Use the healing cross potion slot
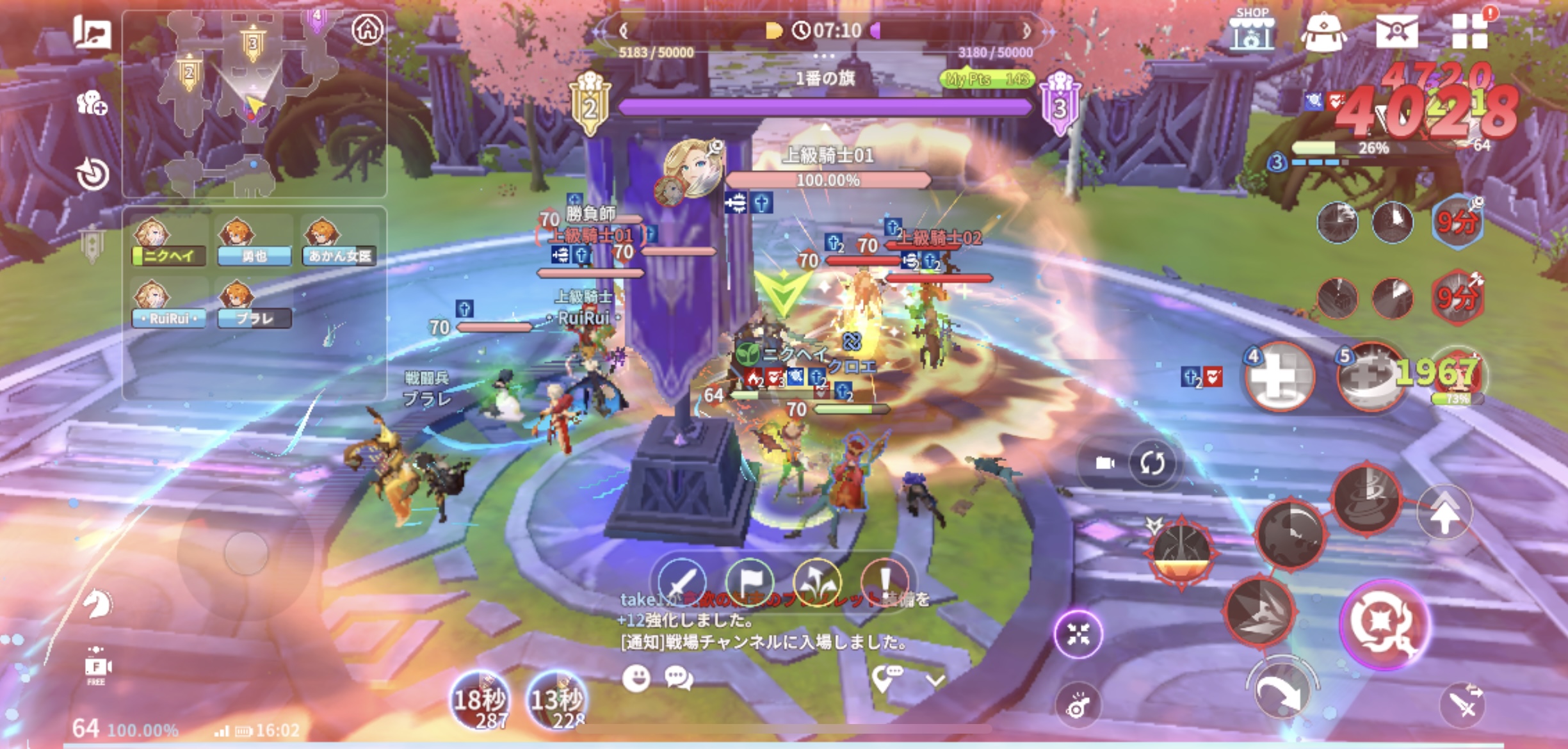The width and height of the screenshot is (1568, 749). (x=1278, y=378)
